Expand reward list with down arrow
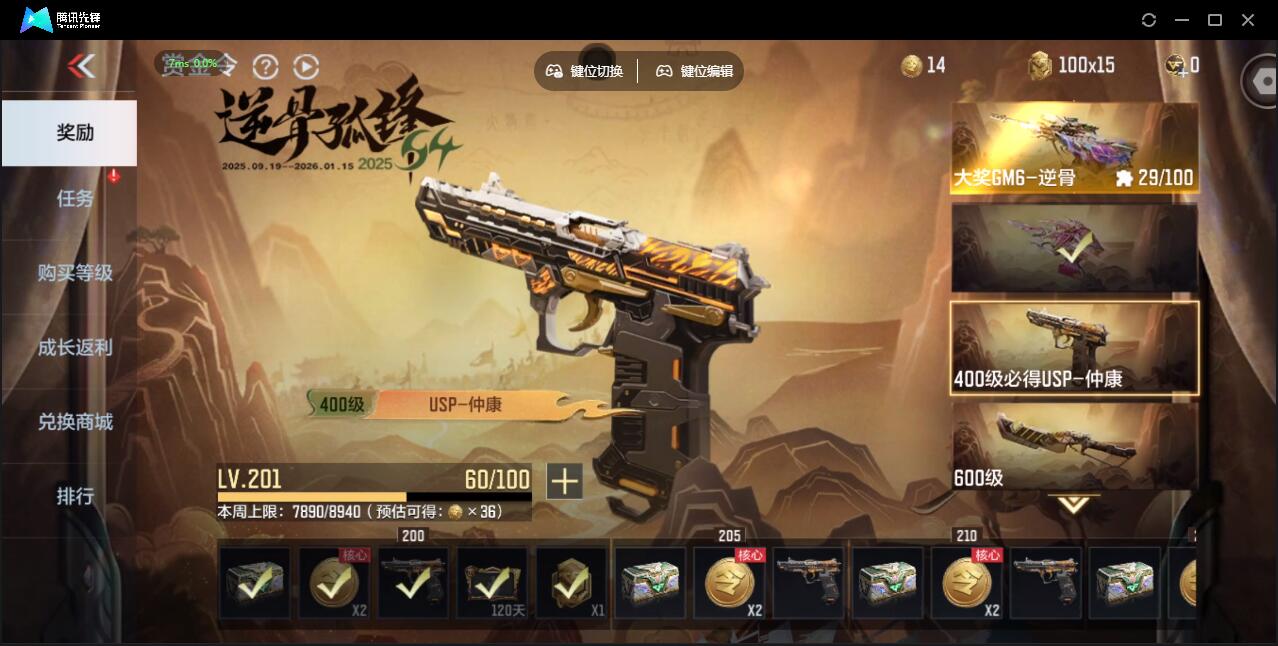This screenshot has width=1278, height=646. pos(1074,504)
